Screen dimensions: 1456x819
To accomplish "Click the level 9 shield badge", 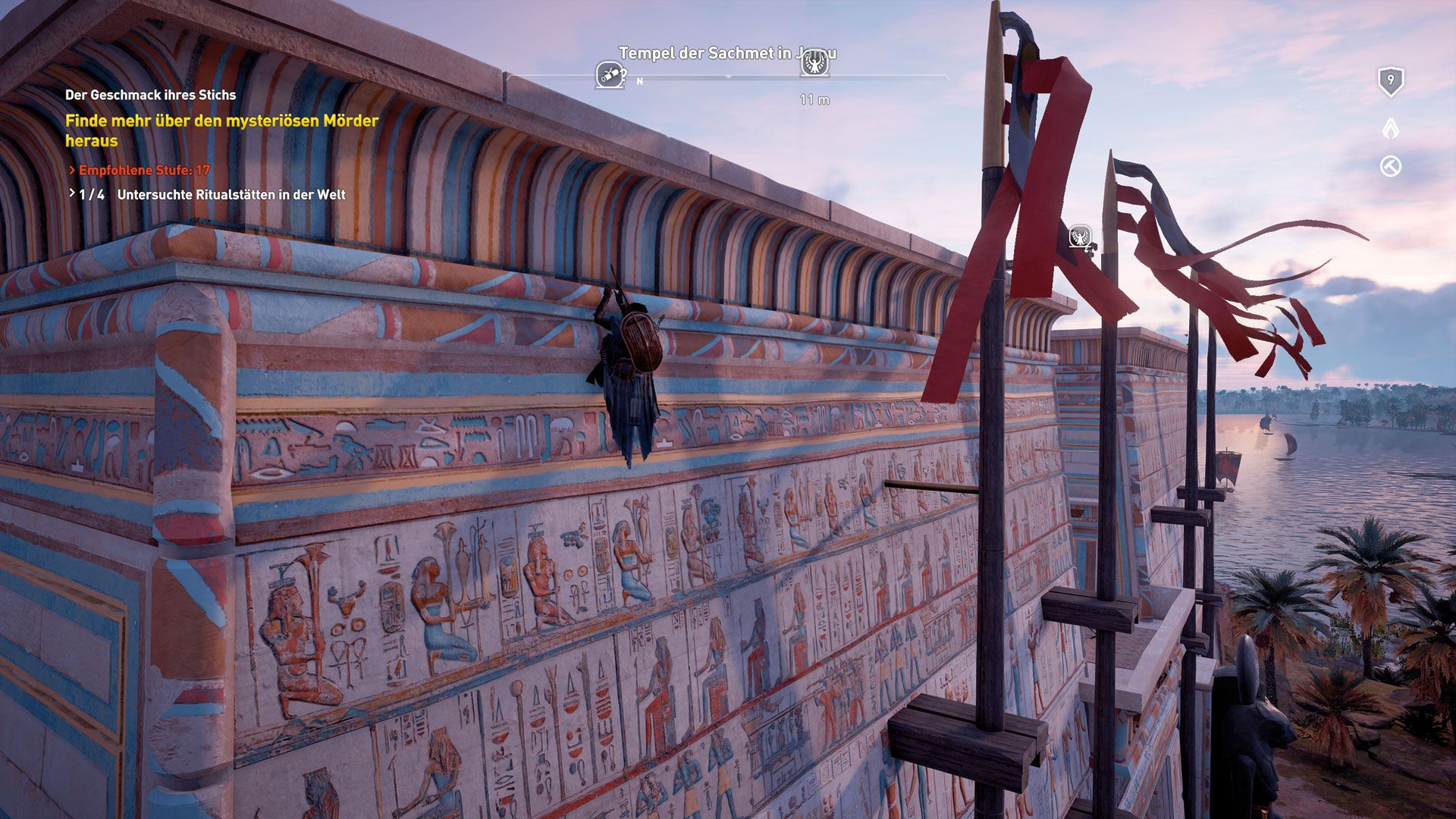I will [x=1390, y=80].
